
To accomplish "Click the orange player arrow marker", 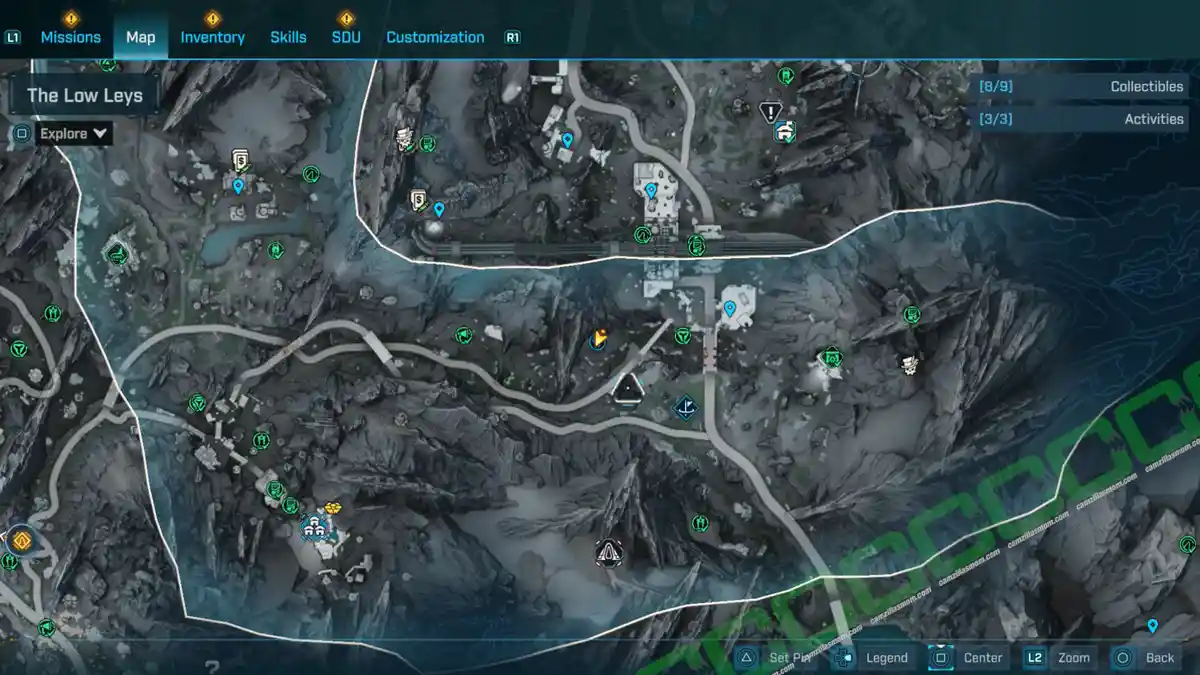I will [599, 341].
